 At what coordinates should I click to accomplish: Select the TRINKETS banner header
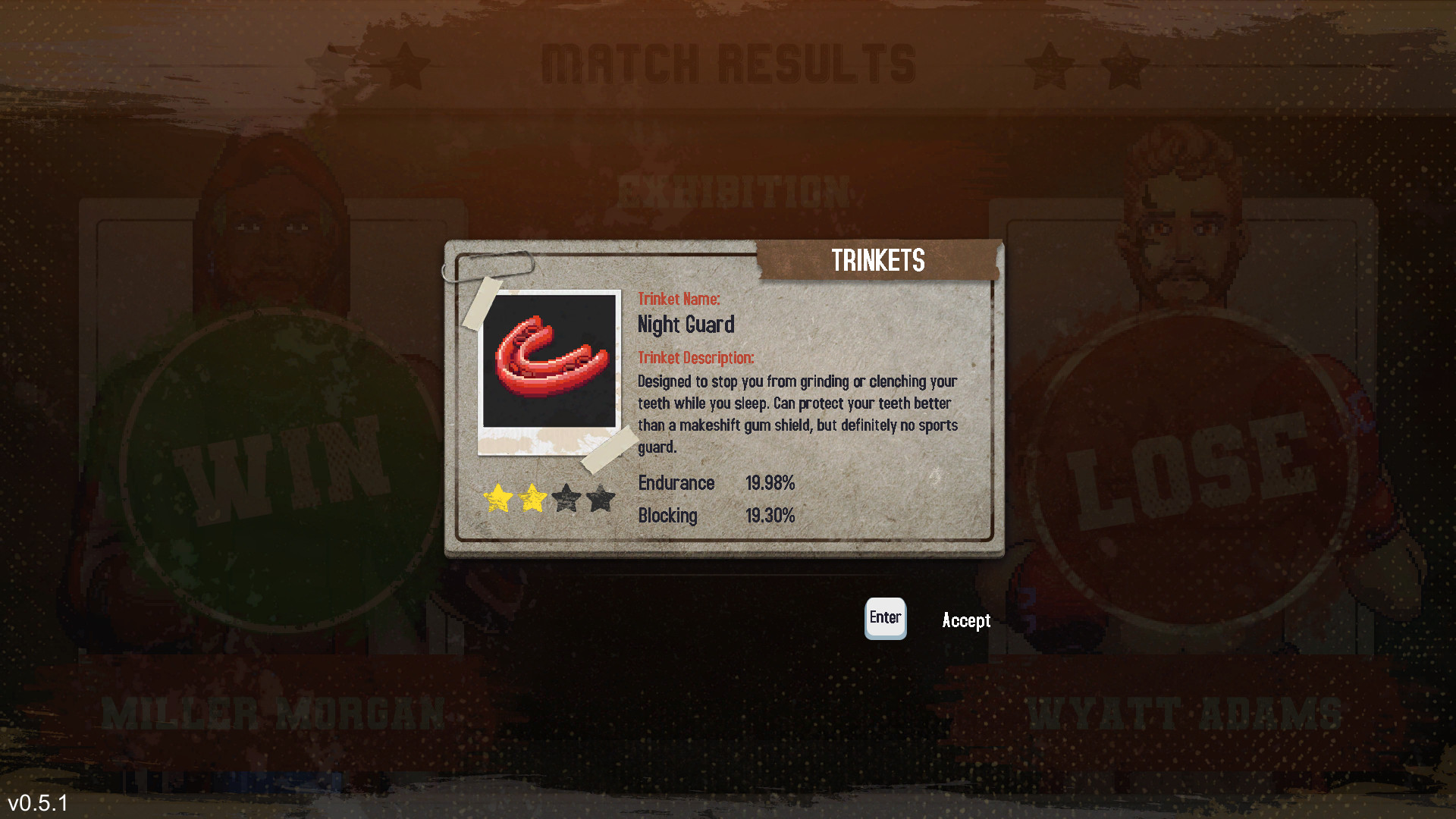(878, 260)
